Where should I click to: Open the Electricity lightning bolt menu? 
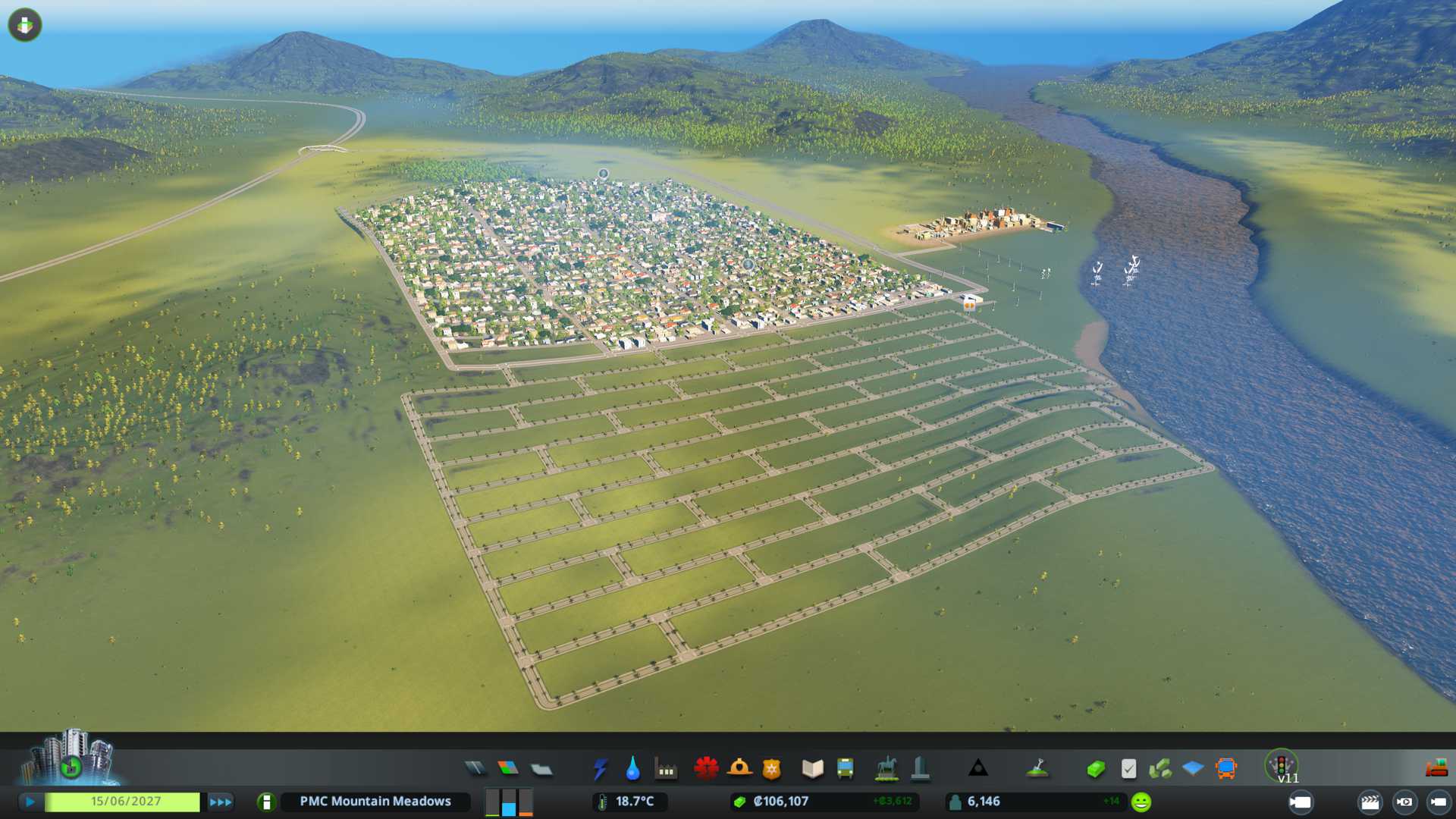[600, 769]
